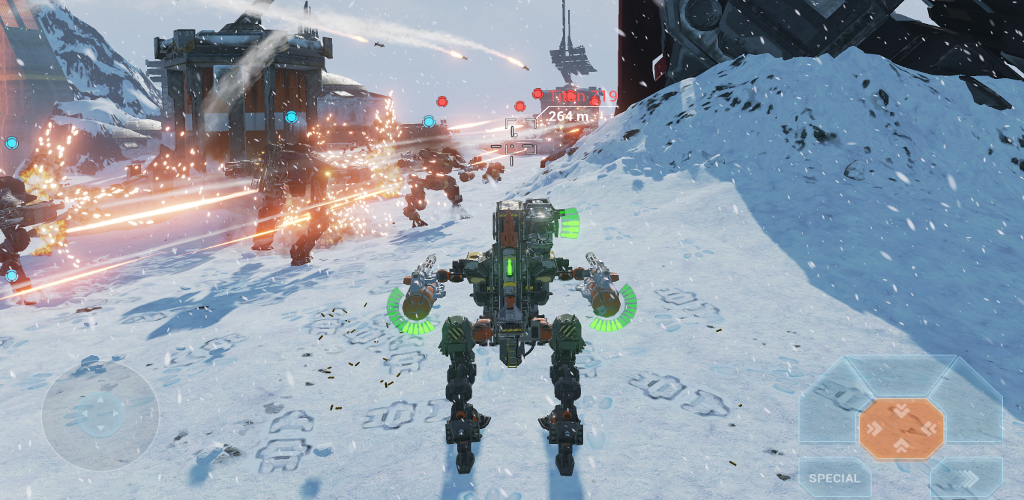Activate the SPECIAL ability button

[834, 479]
